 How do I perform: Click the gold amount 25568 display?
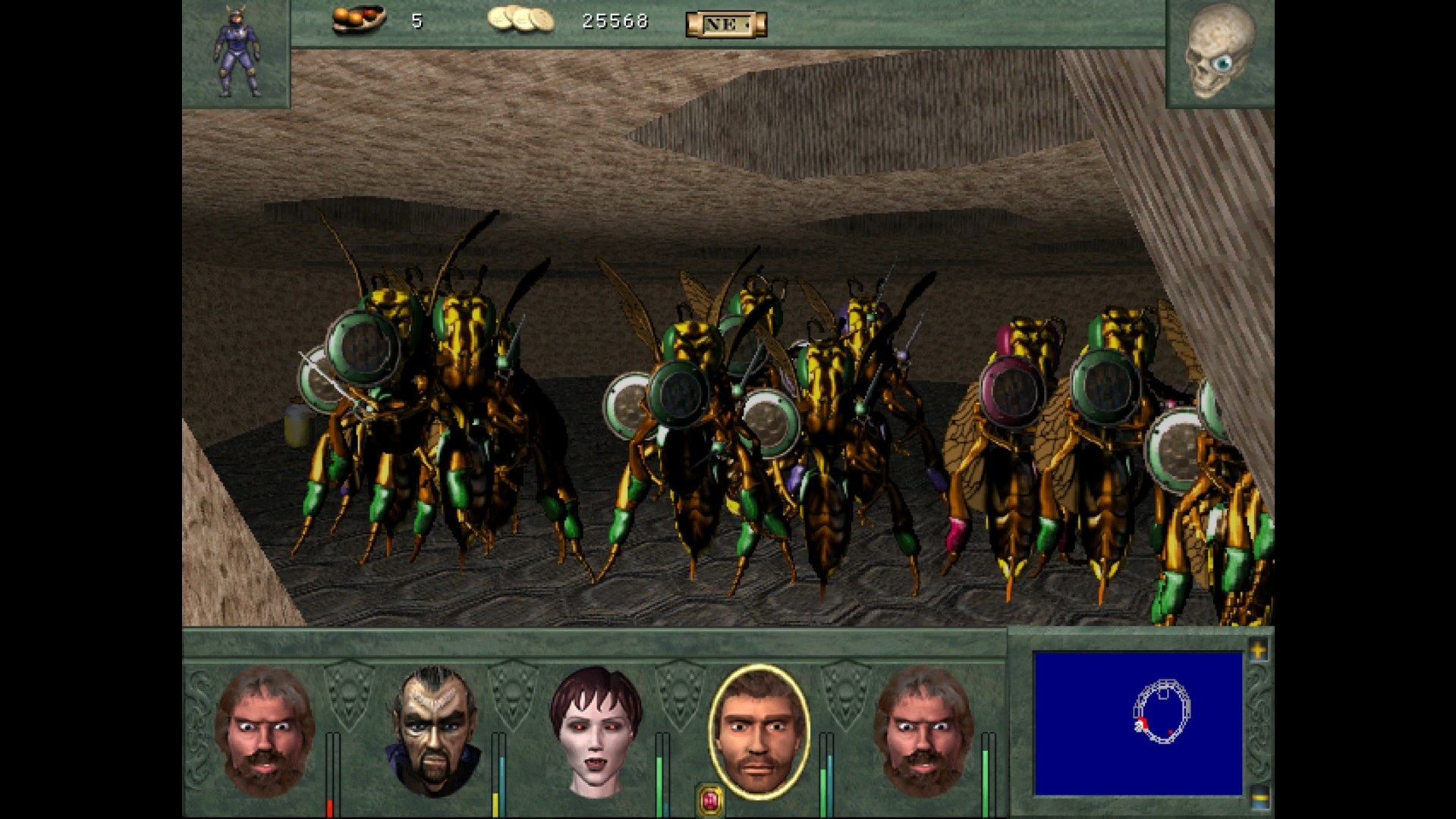[616, 20]
